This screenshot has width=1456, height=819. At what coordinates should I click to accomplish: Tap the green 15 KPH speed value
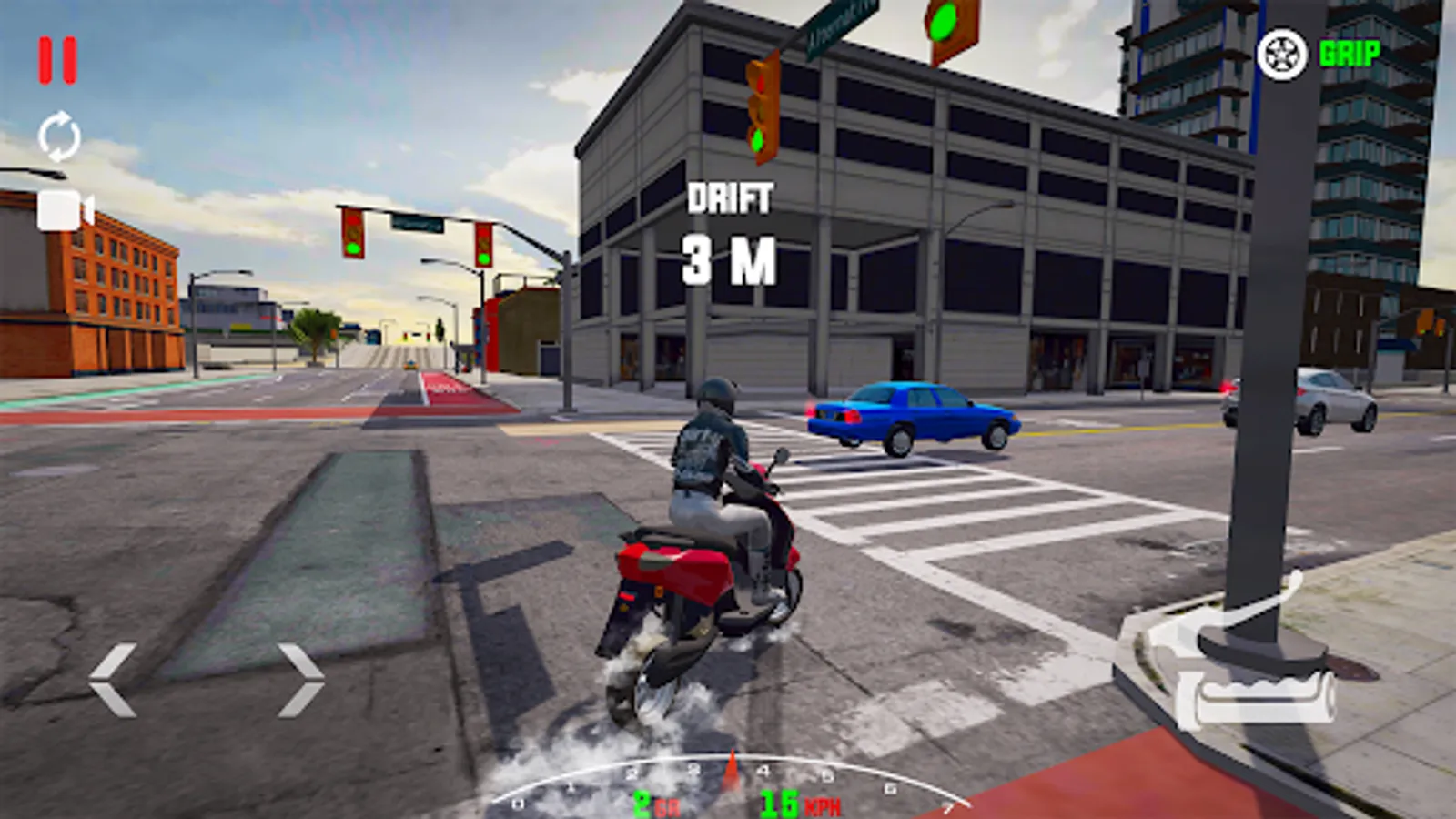point(778,803)
